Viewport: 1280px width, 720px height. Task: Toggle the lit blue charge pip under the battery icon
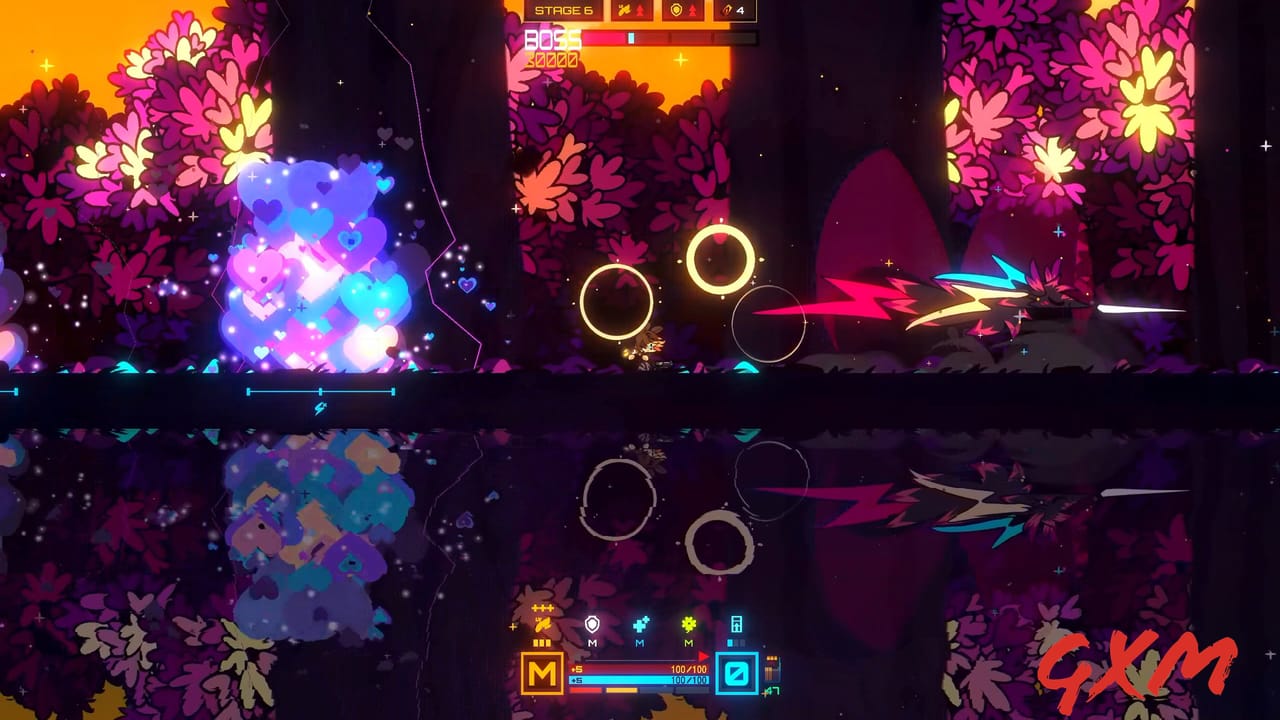[729, 642]
